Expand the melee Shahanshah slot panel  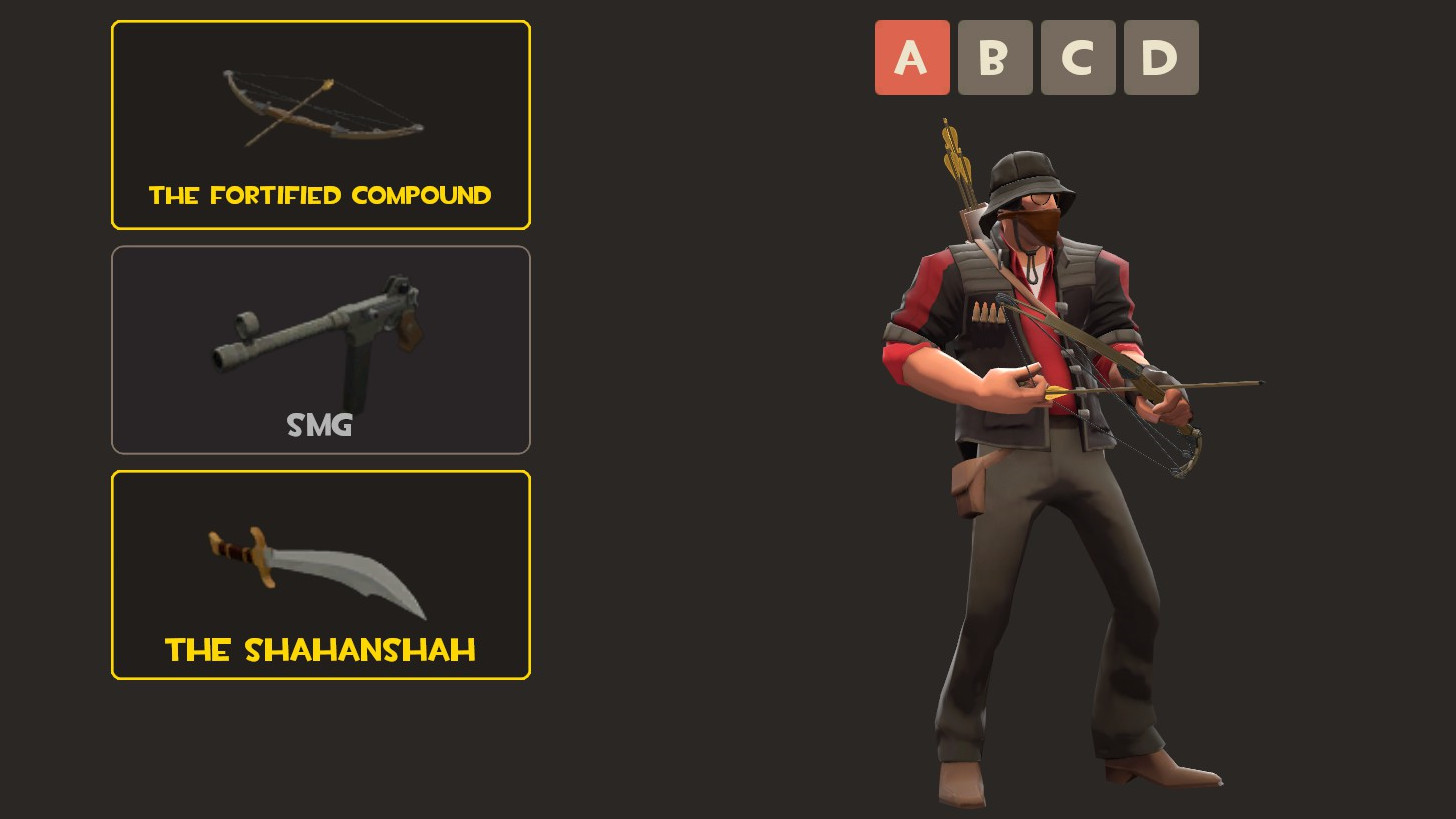pos(320,575)
